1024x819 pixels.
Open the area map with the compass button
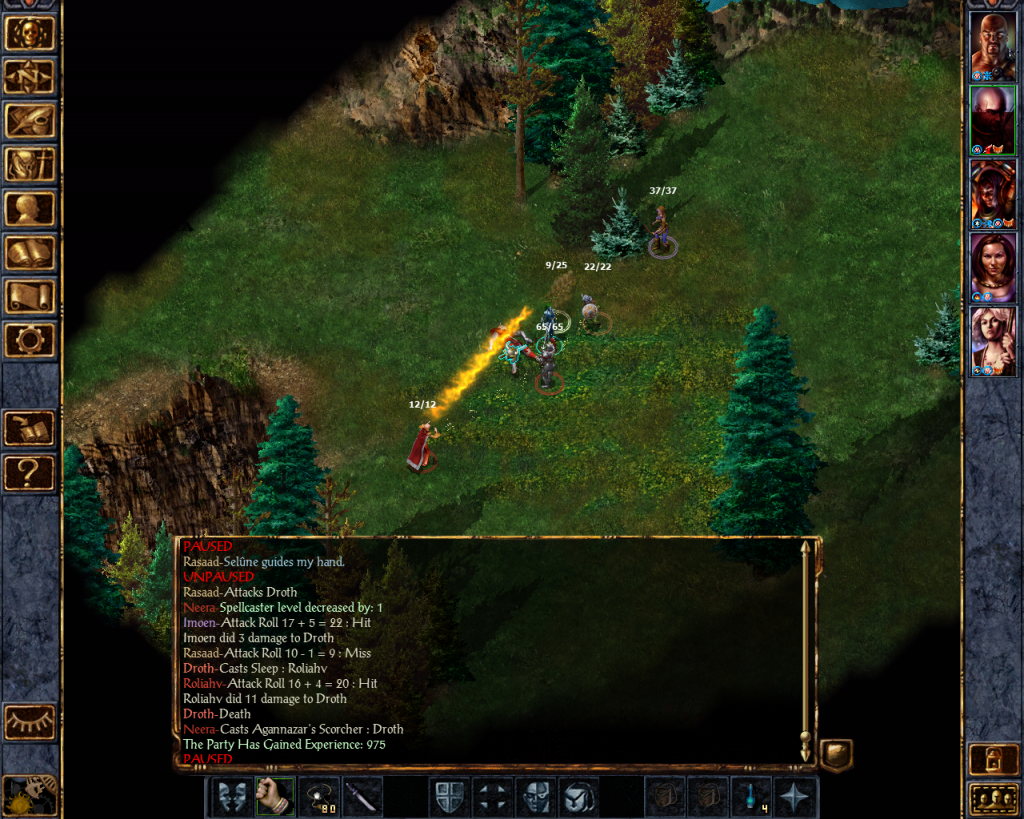click(30, 77)
